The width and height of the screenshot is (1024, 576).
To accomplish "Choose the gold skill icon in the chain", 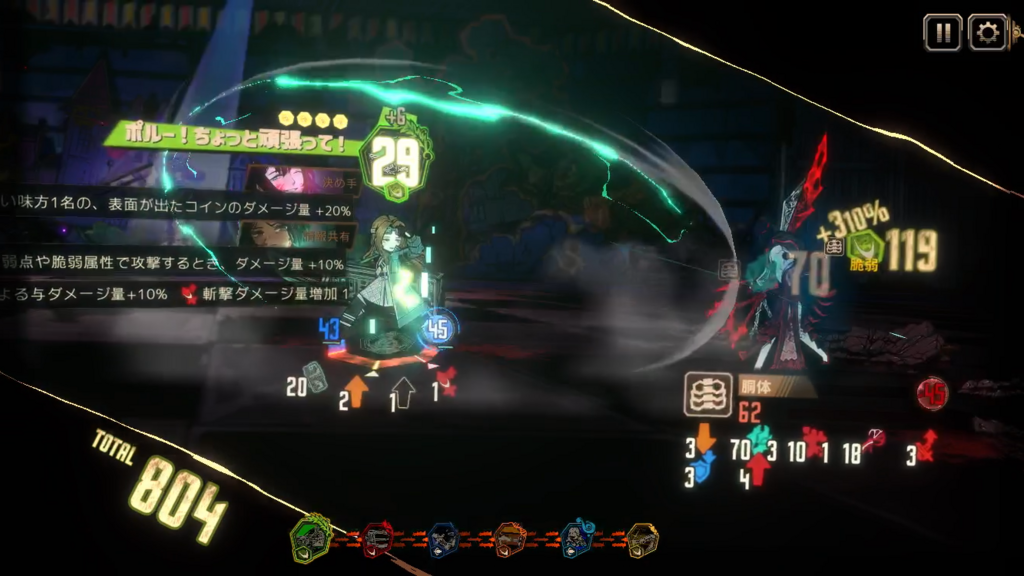I will 643,540.
